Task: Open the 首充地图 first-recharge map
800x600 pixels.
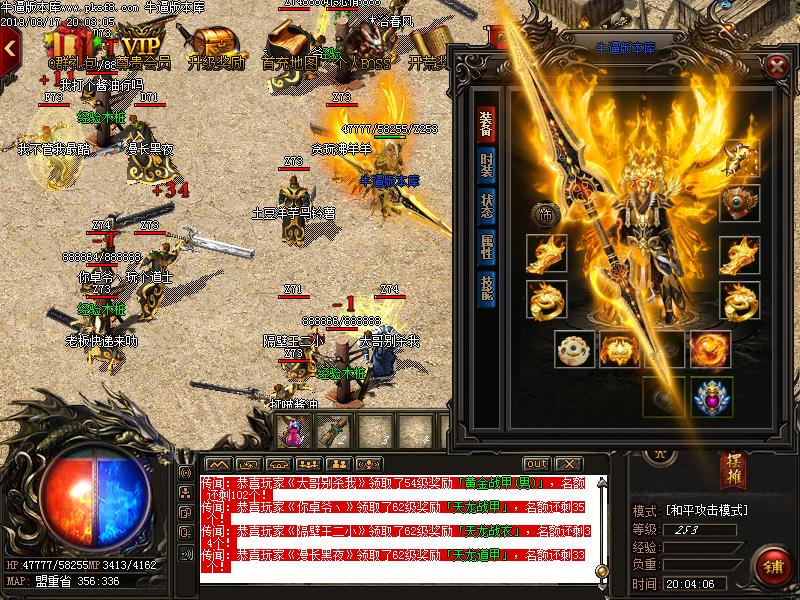Action: click(289, 46)
